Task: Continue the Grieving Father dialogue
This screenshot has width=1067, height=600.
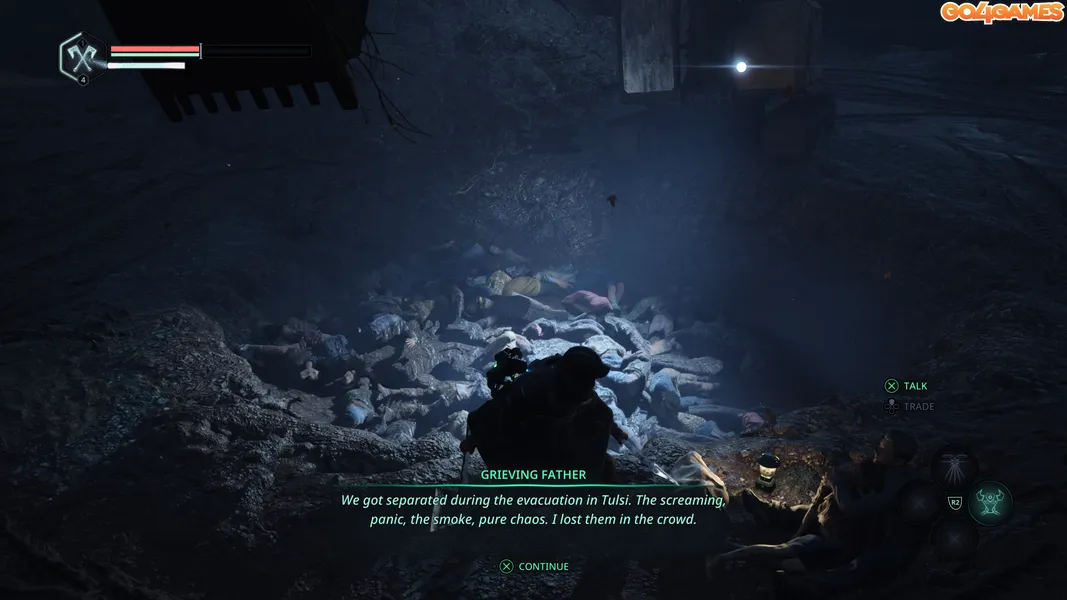Action: [x=534, y=566]
